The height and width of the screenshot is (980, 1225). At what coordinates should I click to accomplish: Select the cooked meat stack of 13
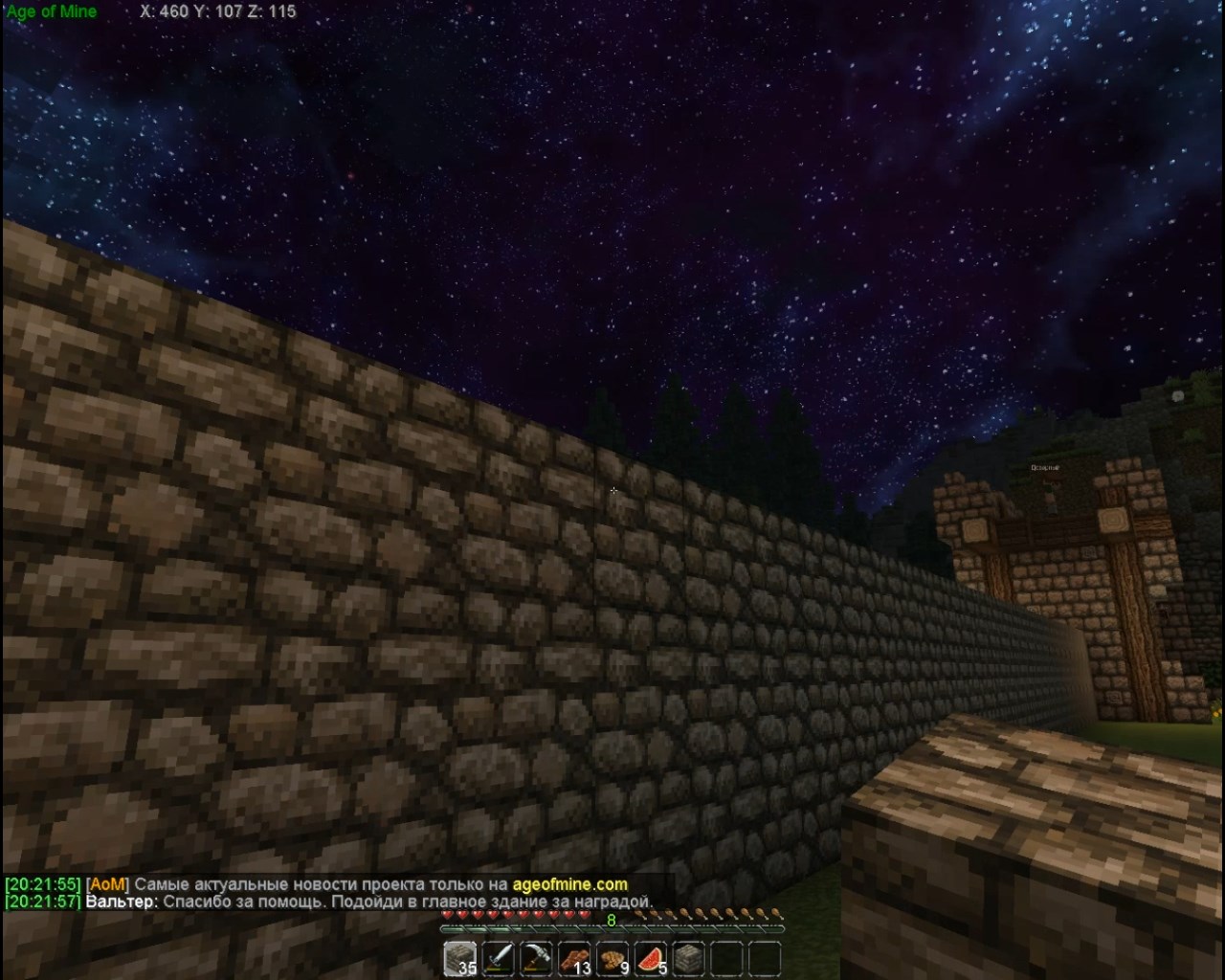coord(575,958)
